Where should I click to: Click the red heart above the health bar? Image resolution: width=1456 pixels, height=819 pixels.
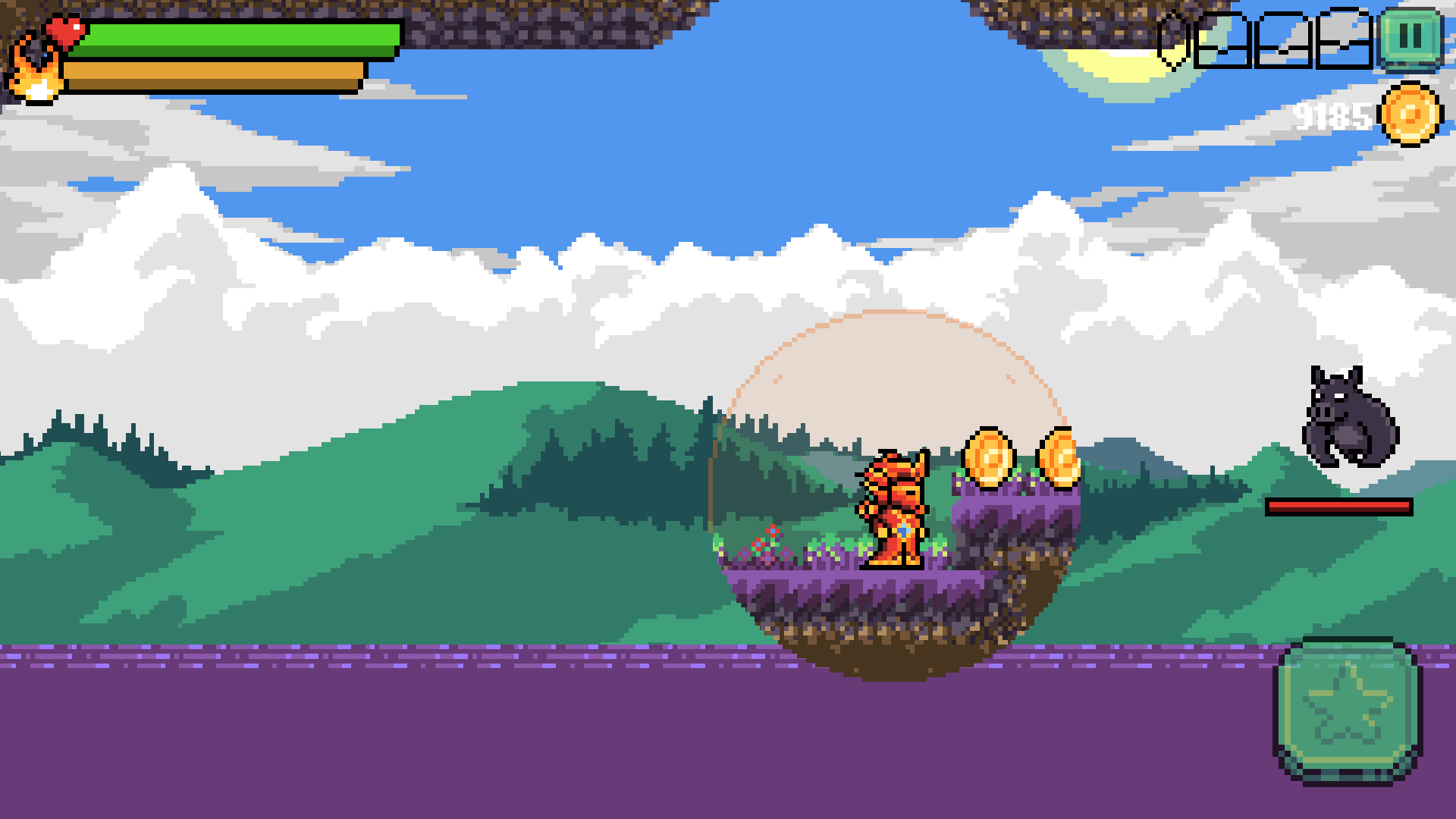tap(64, 30)
